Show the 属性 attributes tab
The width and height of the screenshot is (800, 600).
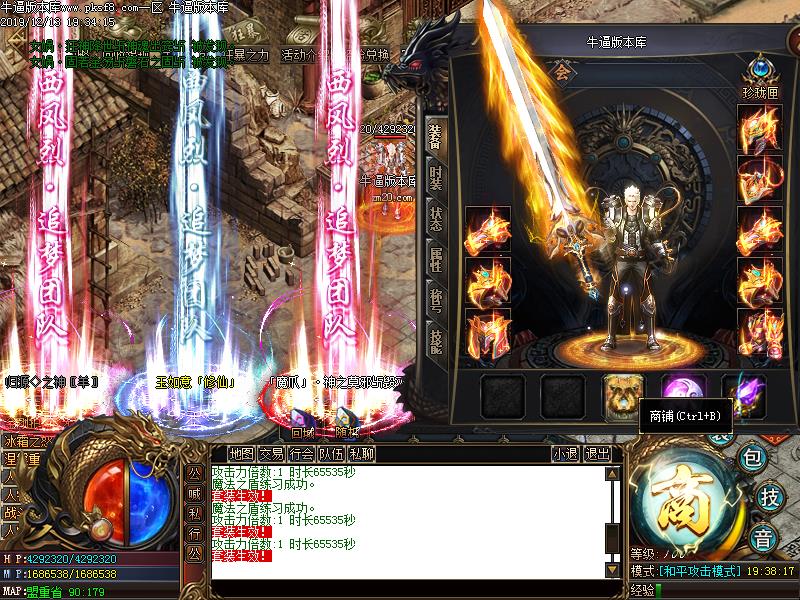pyautogui.click(x=435, y=261)
